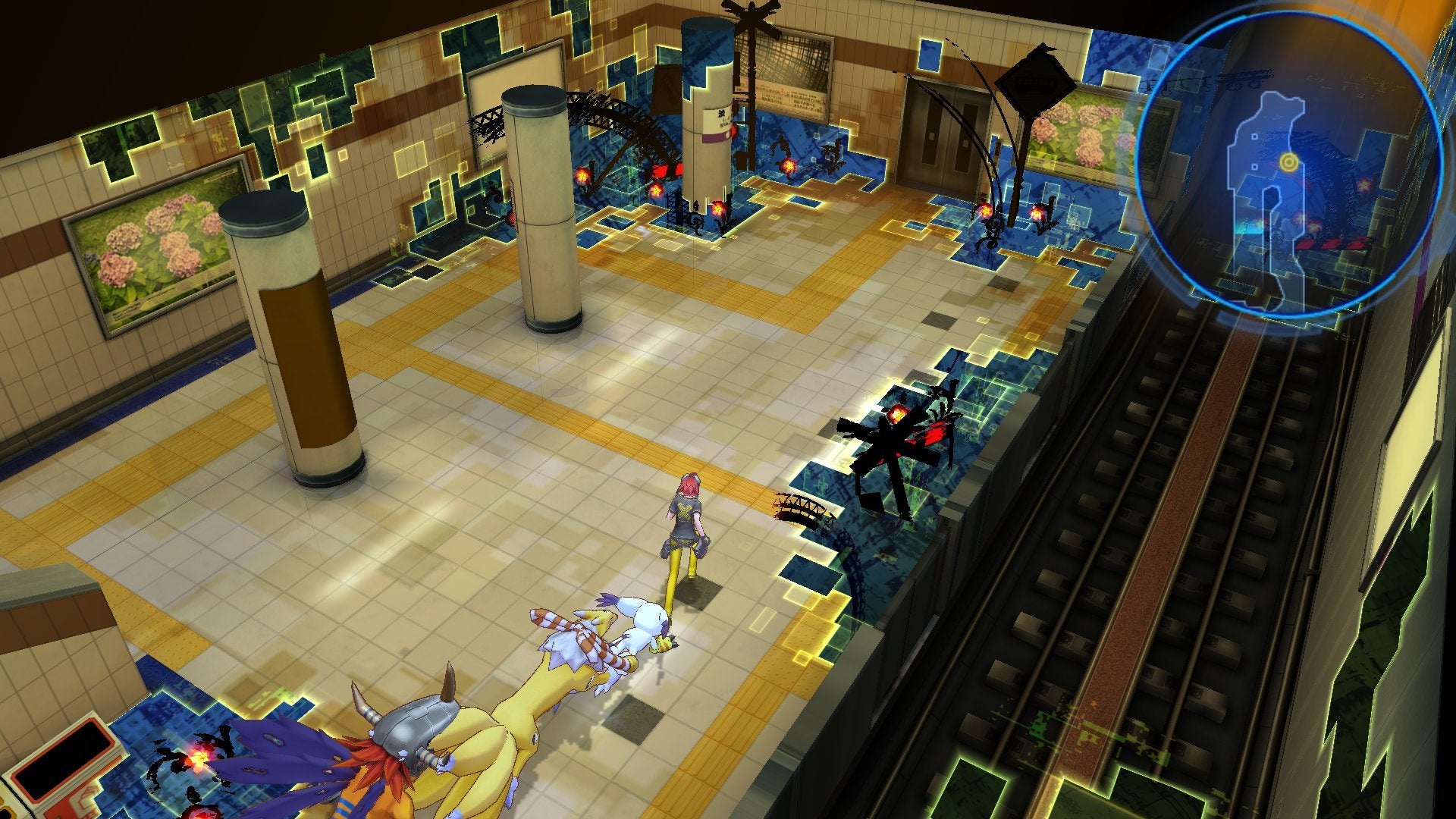This screenshot has width=1456, height=819.
Task: Click the red signal lamp glitch by the elevator doors
Action: [984, 210]
